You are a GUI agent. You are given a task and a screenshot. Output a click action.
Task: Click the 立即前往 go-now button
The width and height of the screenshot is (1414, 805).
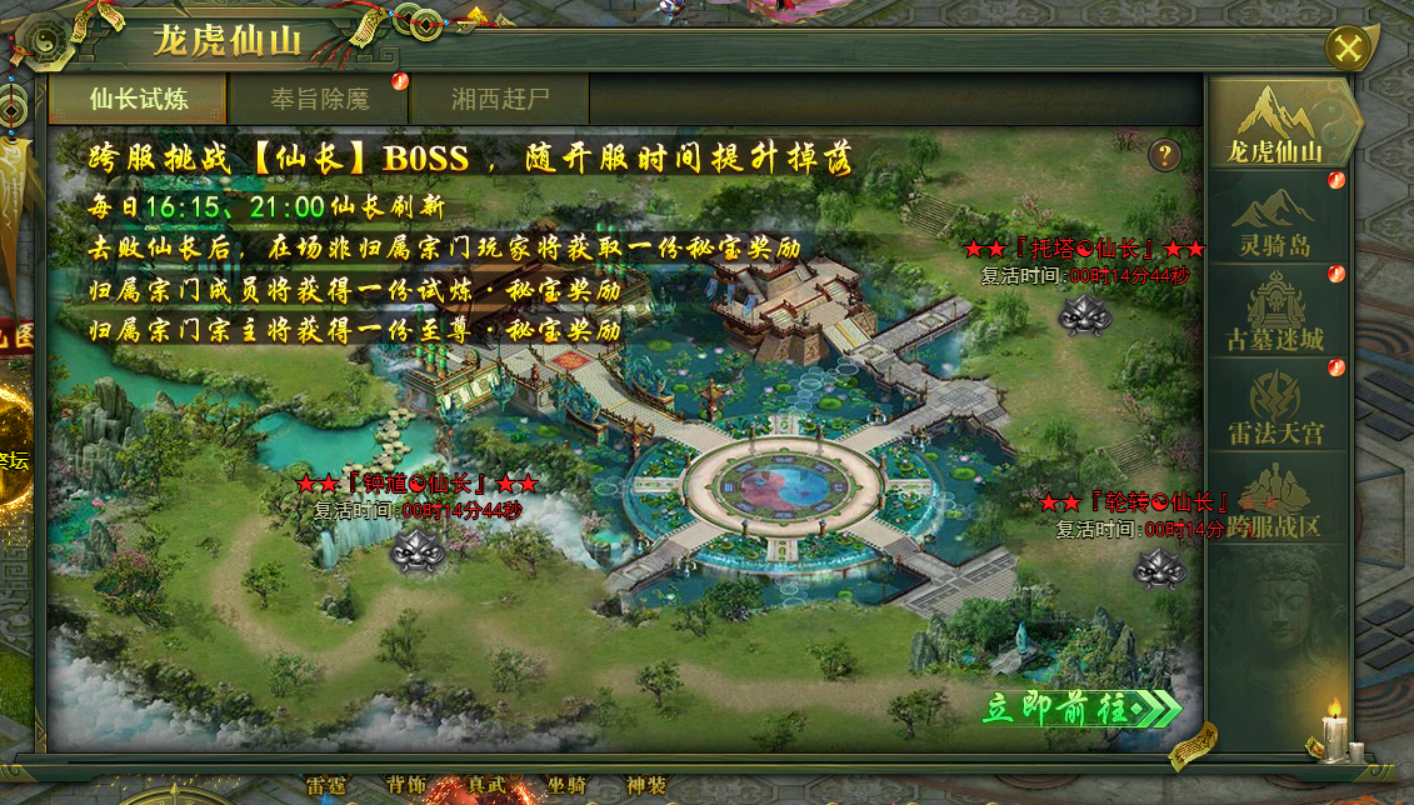1081,709
